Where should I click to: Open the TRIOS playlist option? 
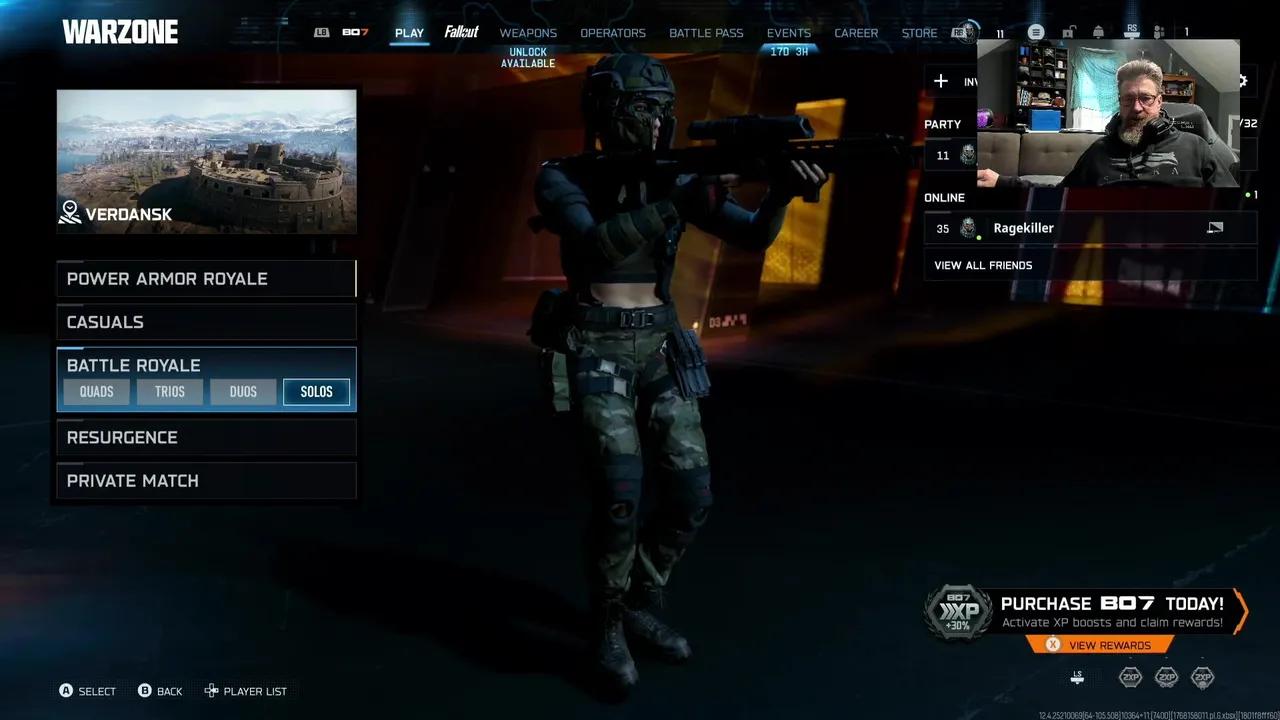click(169, 392)
